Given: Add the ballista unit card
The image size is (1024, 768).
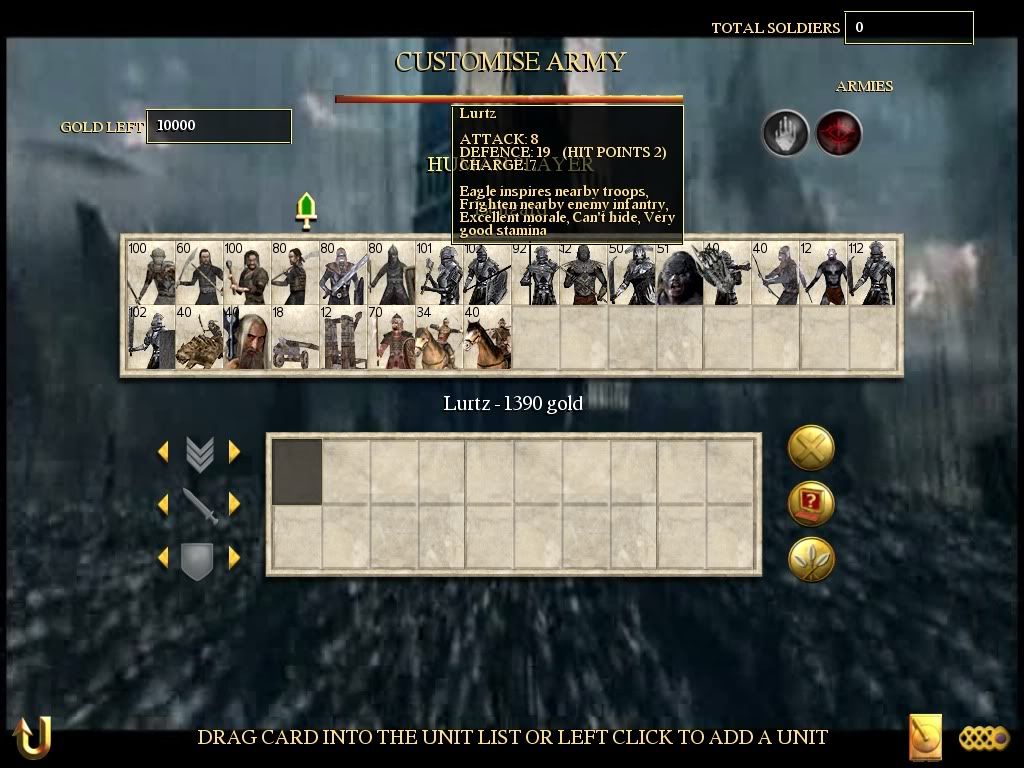Looking at the screenshot, I should point(295,338).
